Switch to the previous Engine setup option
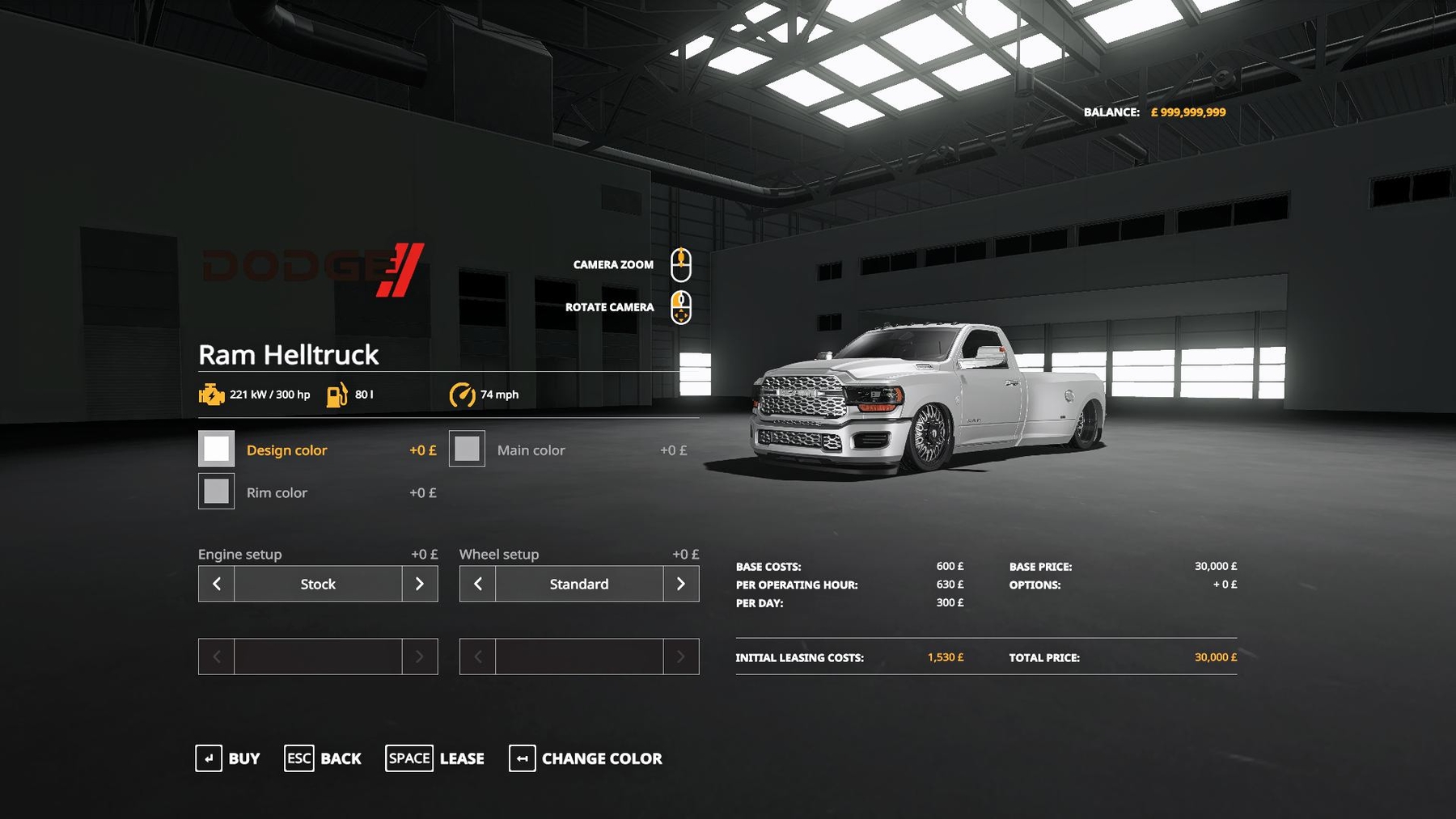This screenshot has width=1456, height=819. pyautogui.click(x=217, y=584)
